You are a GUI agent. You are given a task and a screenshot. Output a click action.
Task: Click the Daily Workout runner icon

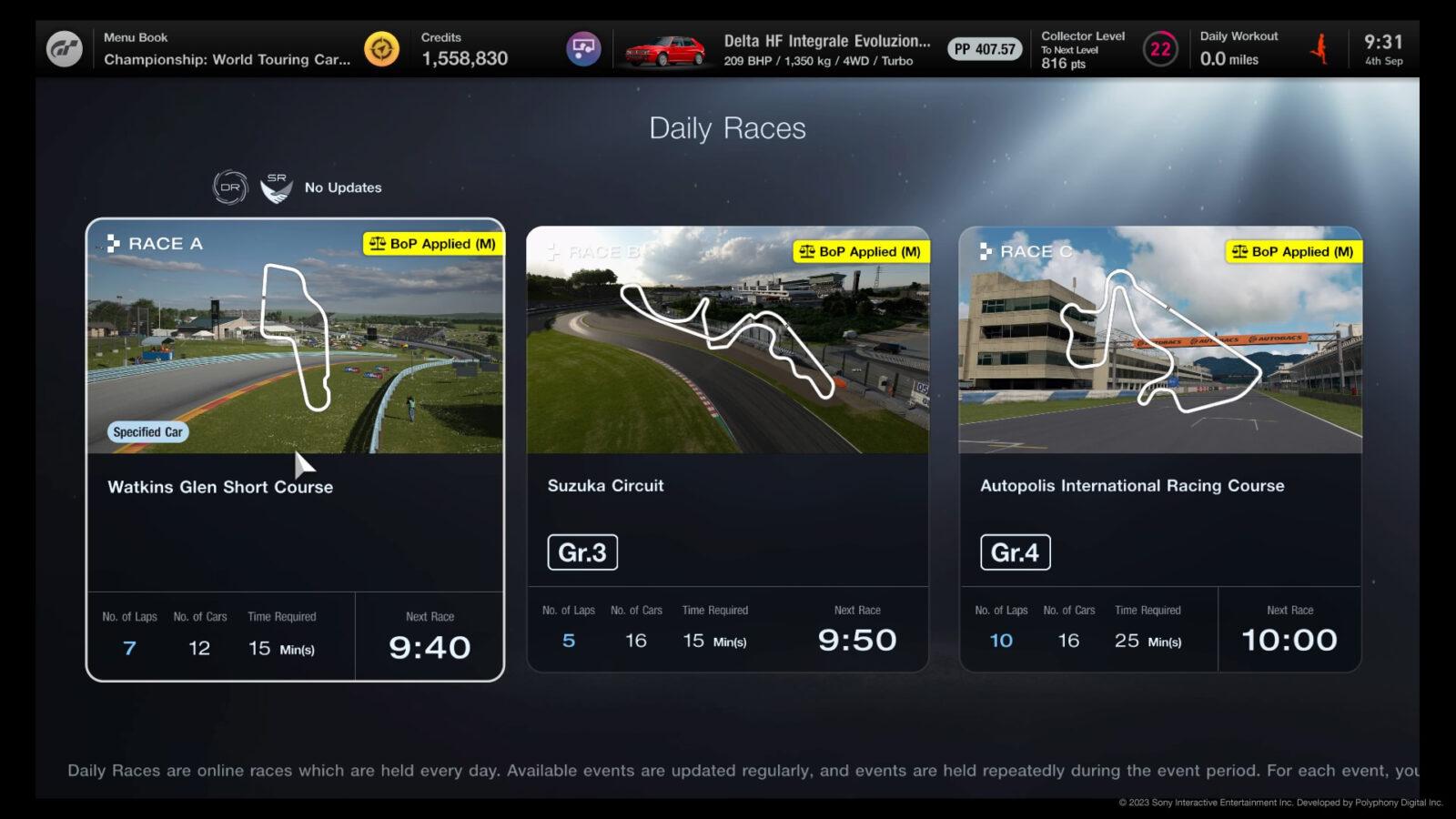pyautogui.click(x=1319, y=48)
